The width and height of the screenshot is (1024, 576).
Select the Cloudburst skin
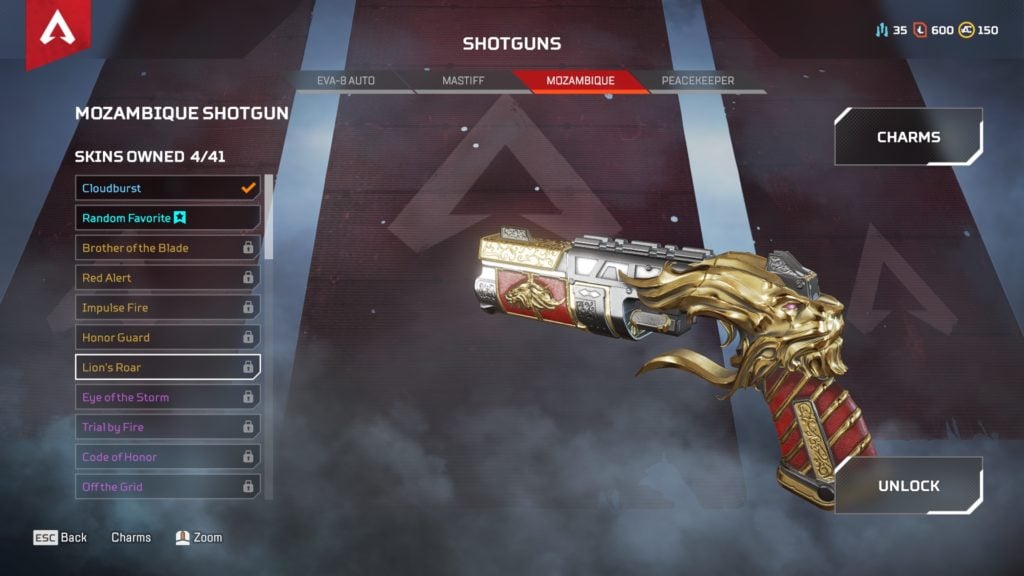point(168,188)
